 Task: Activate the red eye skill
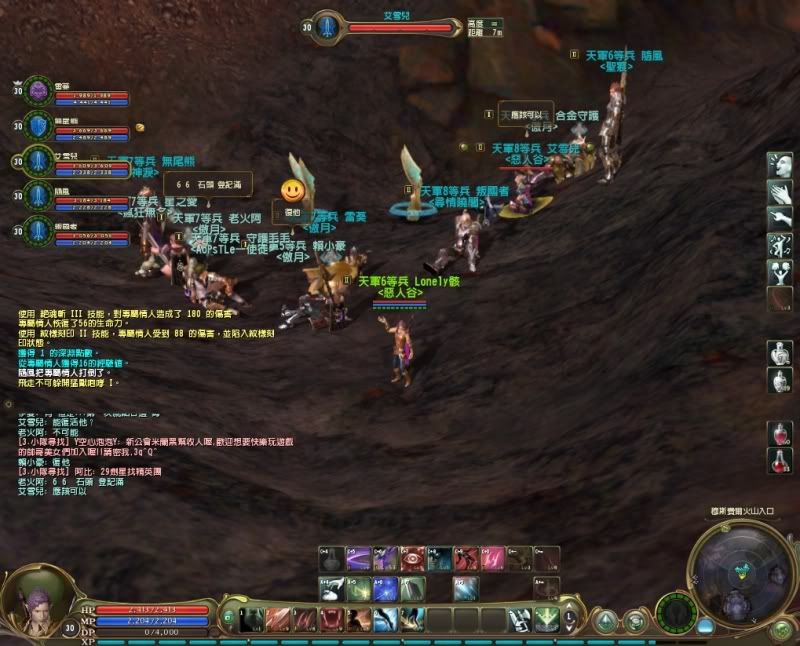coord(411,558)
